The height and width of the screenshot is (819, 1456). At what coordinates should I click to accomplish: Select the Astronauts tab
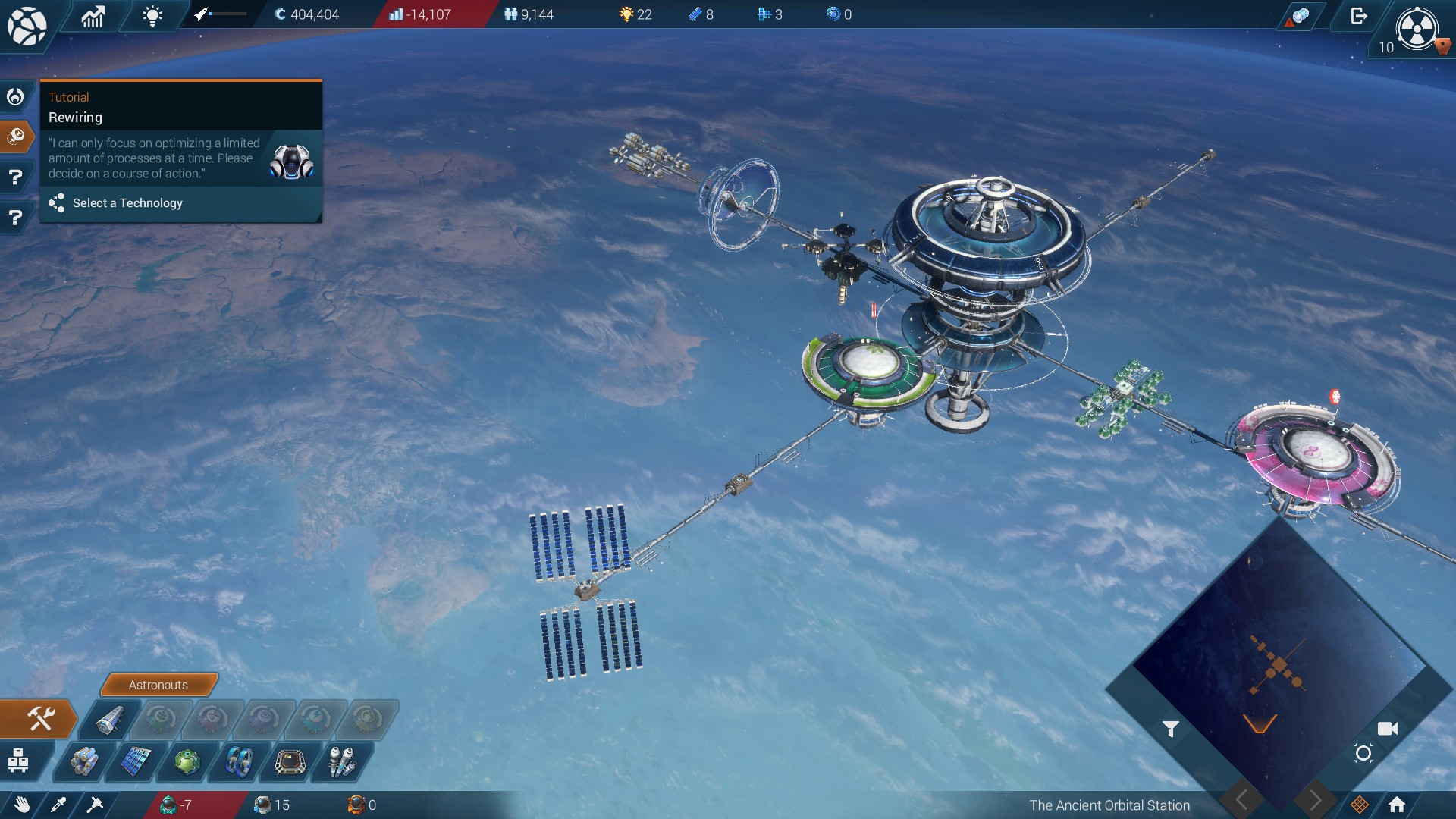[158, 685]
